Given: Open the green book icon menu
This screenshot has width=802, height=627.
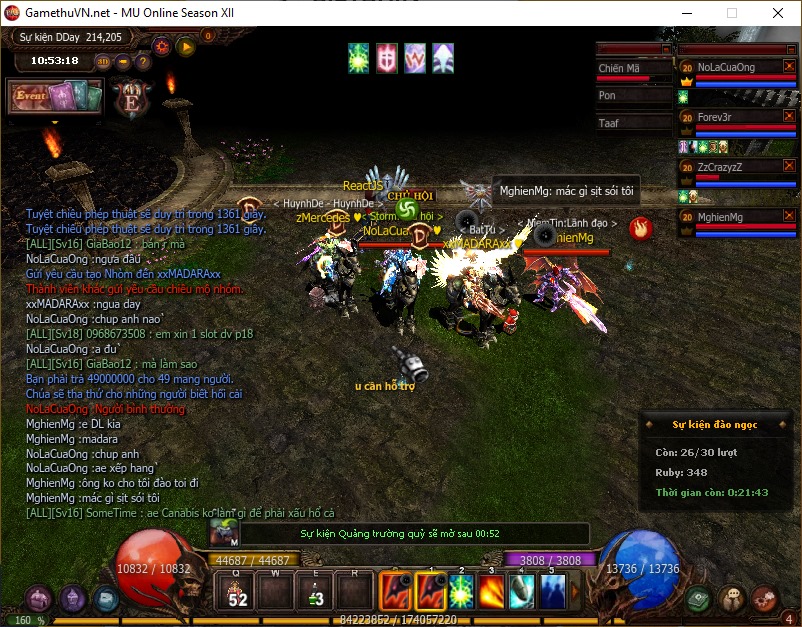Looking at the screenshot, I should 700,598.
